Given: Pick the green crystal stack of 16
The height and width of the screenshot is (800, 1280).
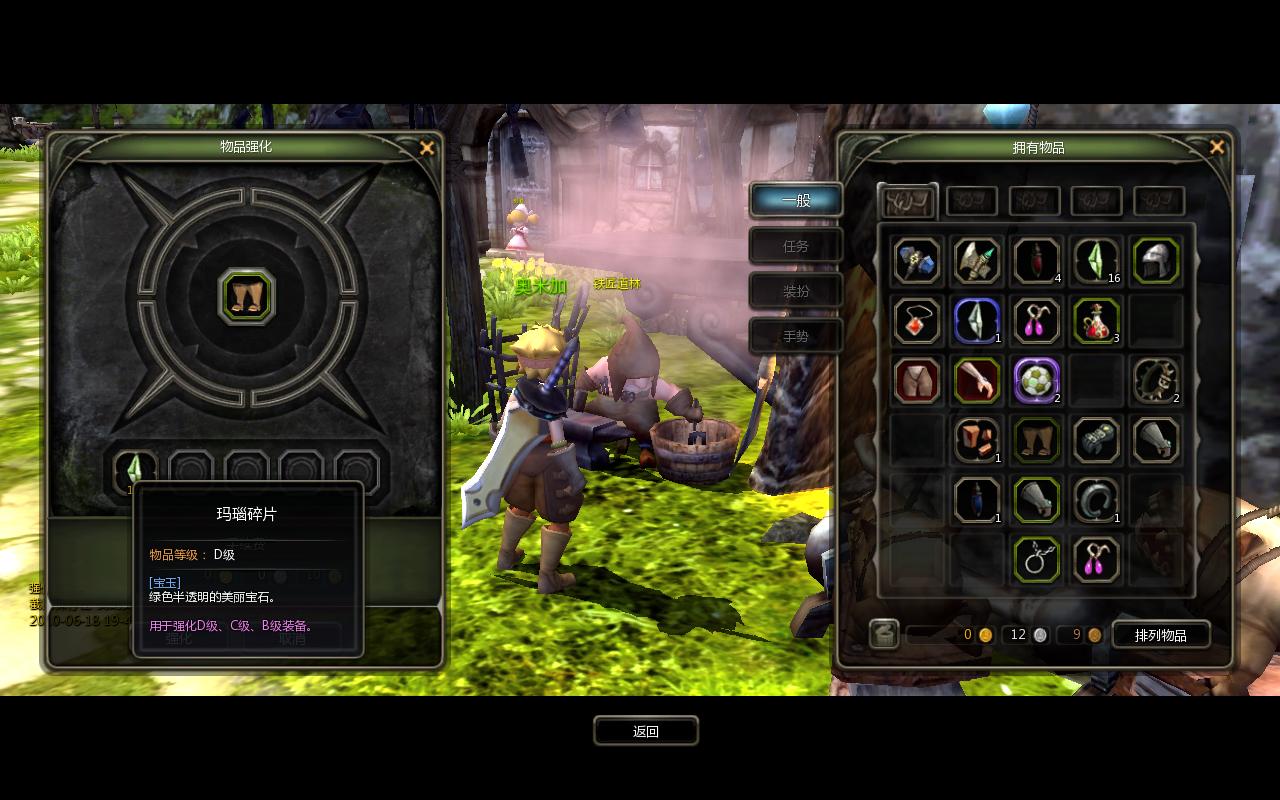Looking at the screenshot, I should (1096, 261).
